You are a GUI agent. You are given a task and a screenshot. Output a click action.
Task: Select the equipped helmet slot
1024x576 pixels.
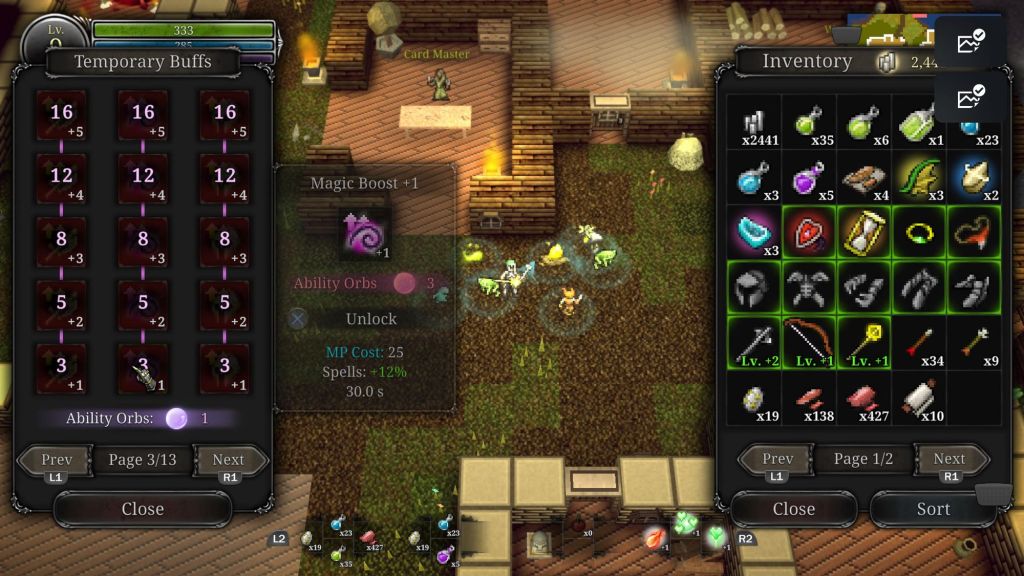pos(754,287)
